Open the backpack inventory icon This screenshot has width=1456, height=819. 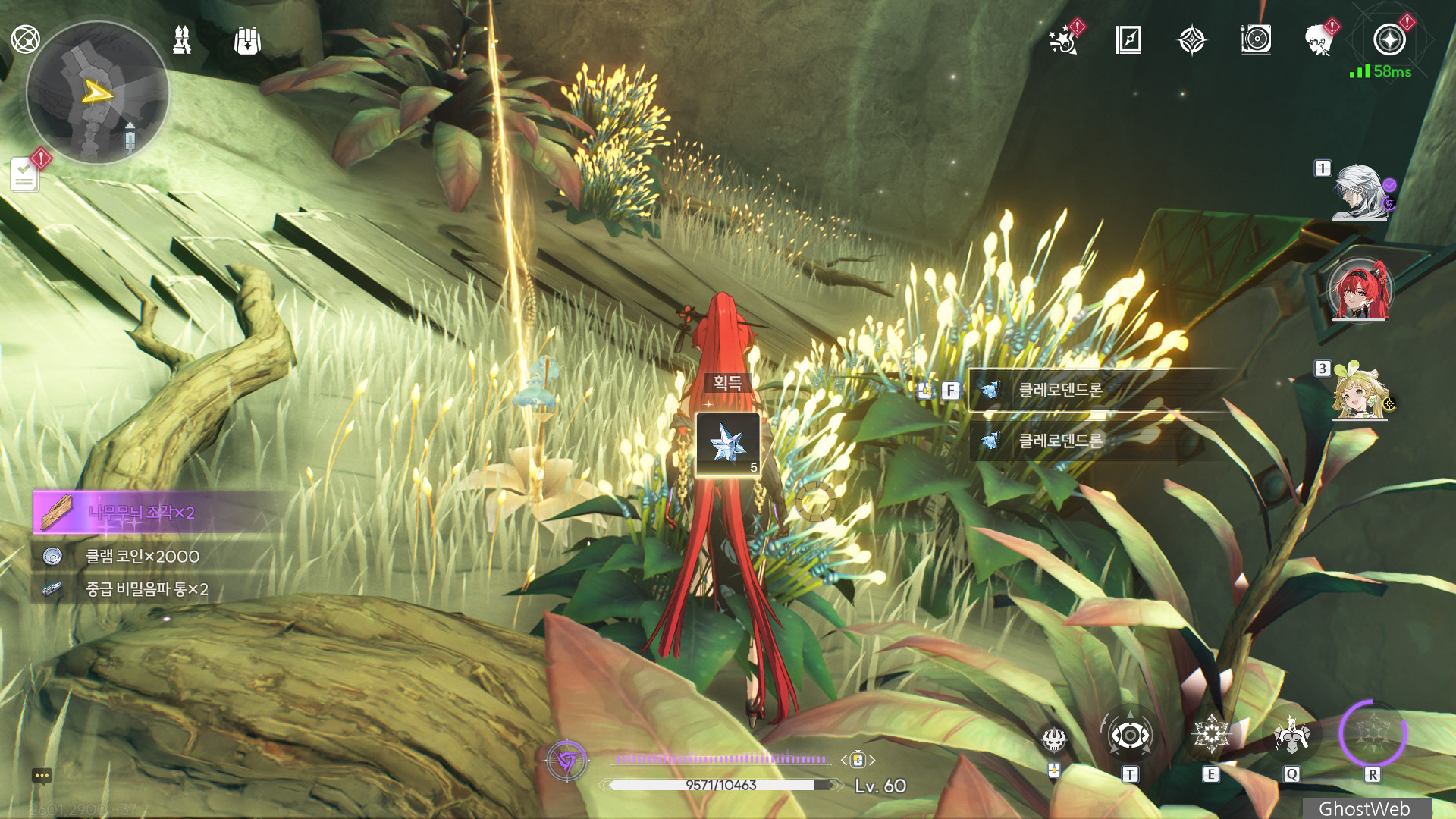247,41
